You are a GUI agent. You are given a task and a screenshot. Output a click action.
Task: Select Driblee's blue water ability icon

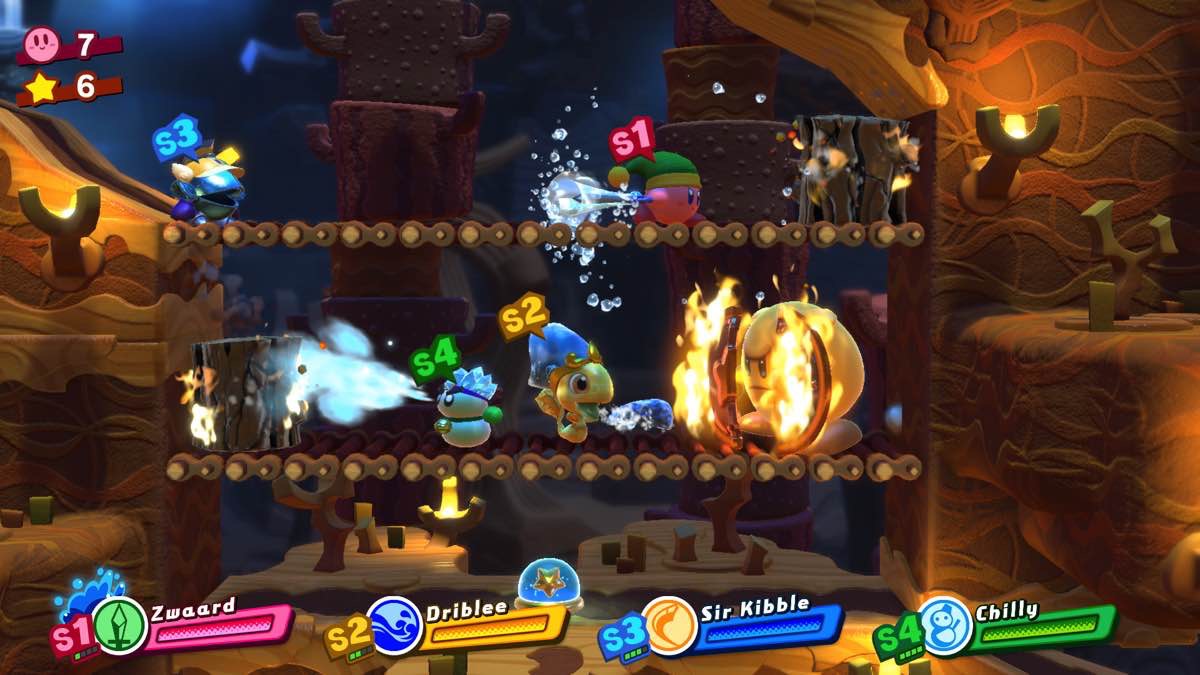click(x=394, y=625)
